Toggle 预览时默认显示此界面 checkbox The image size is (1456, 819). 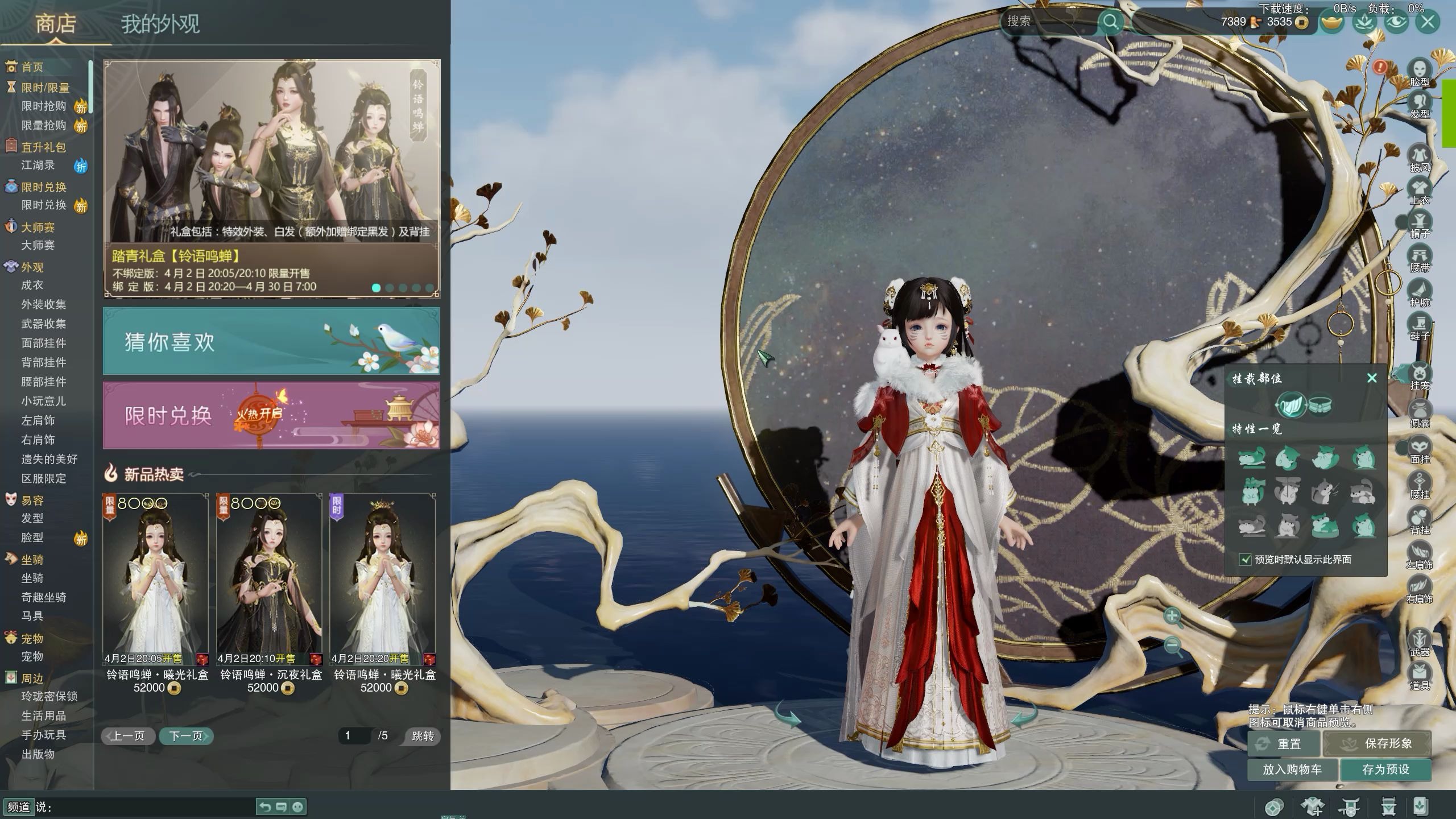pyautogui.click(x=1246, y=560)
